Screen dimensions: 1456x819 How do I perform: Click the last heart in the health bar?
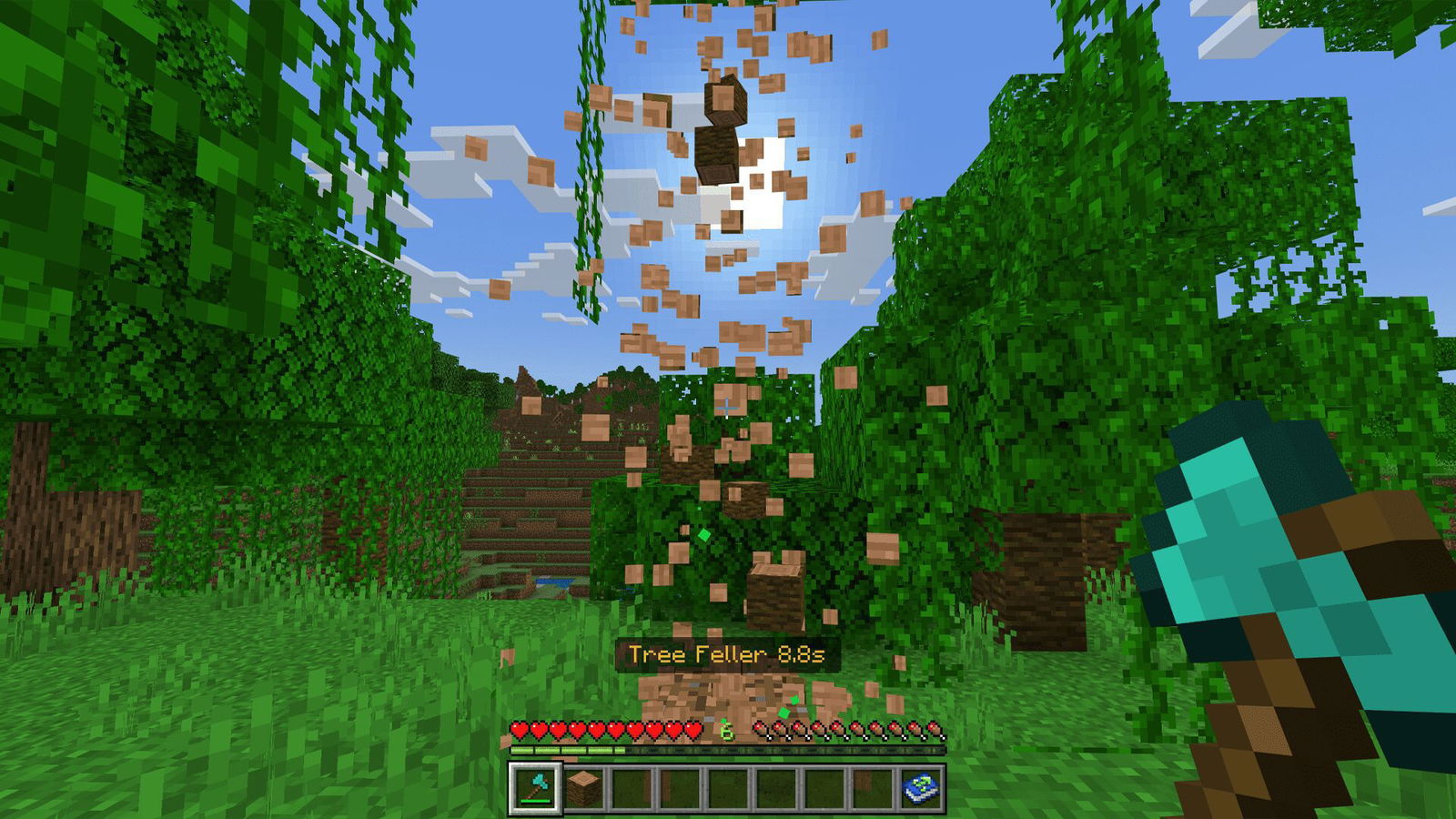pyautogui.click(x=694, y=729)
